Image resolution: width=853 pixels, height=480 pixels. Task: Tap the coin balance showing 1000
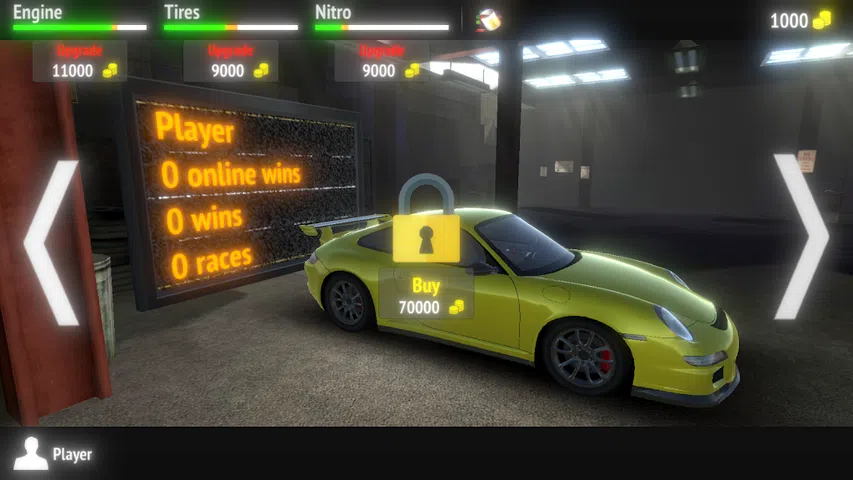pos(800,20)
